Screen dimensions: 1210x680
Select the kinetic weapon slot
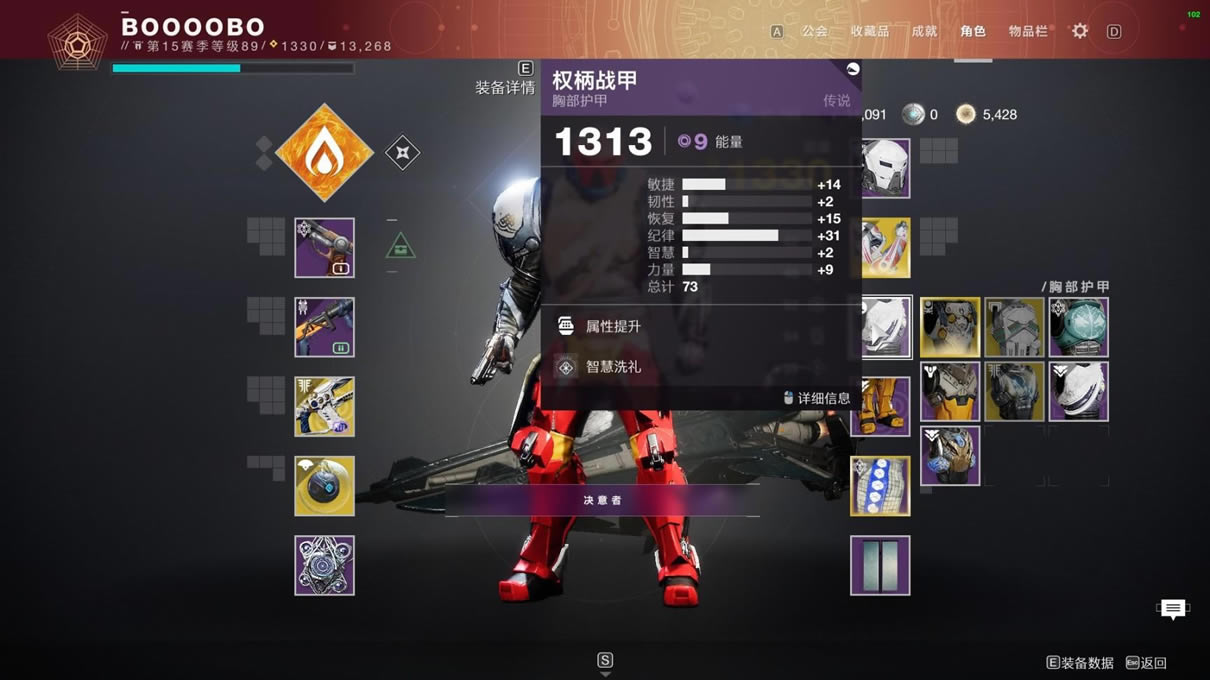[324, 248]
